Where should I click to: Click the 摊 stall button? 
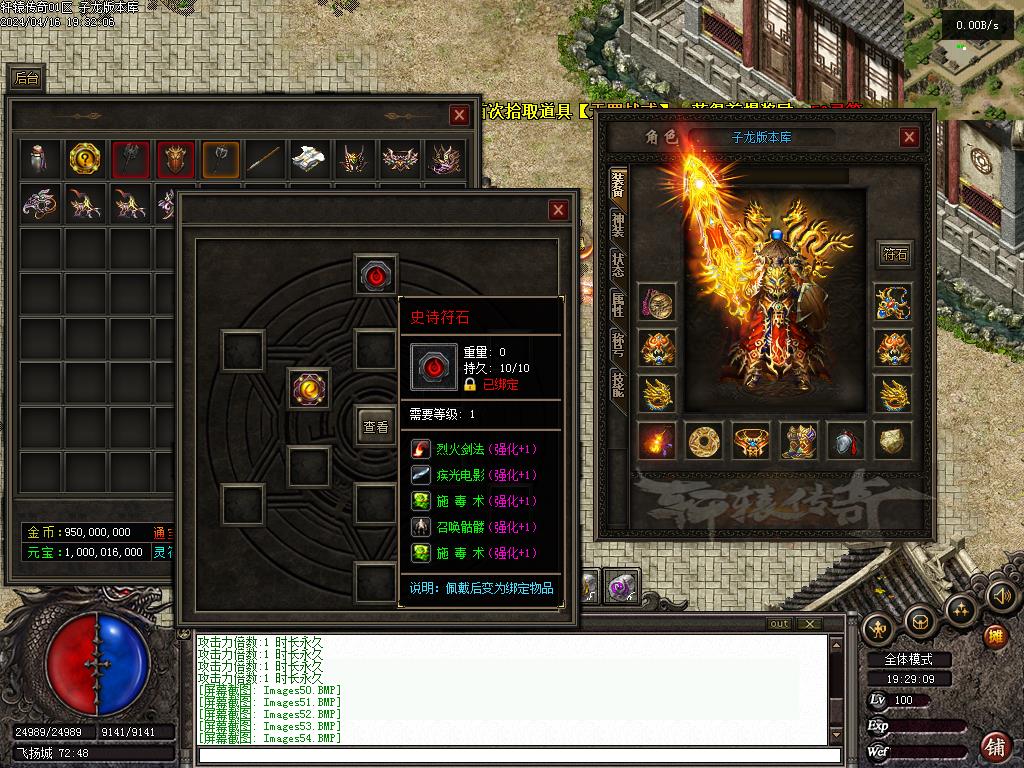coord(994,636)
